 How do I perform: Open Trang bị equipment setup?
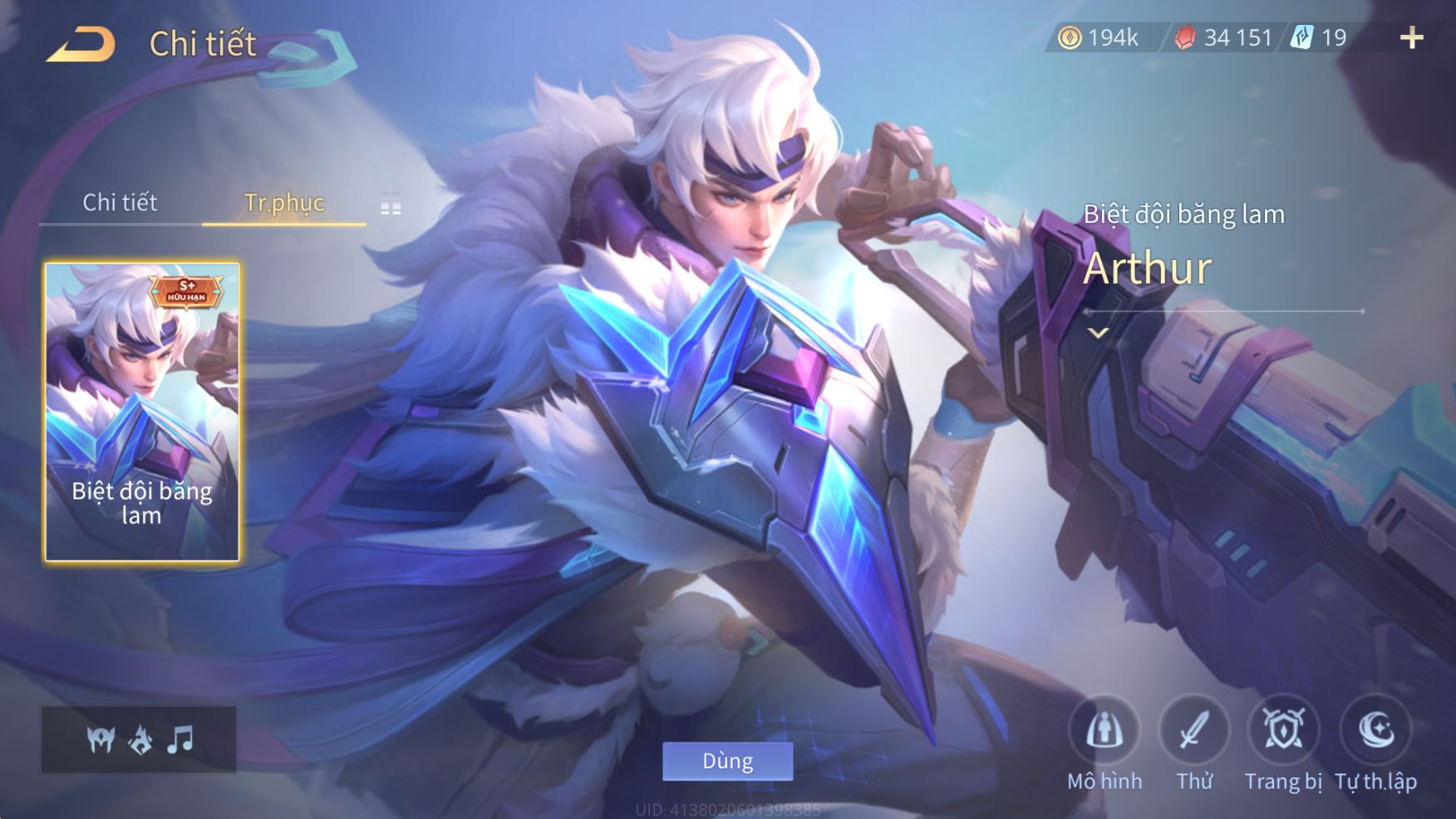click(x=1283, y=731)
